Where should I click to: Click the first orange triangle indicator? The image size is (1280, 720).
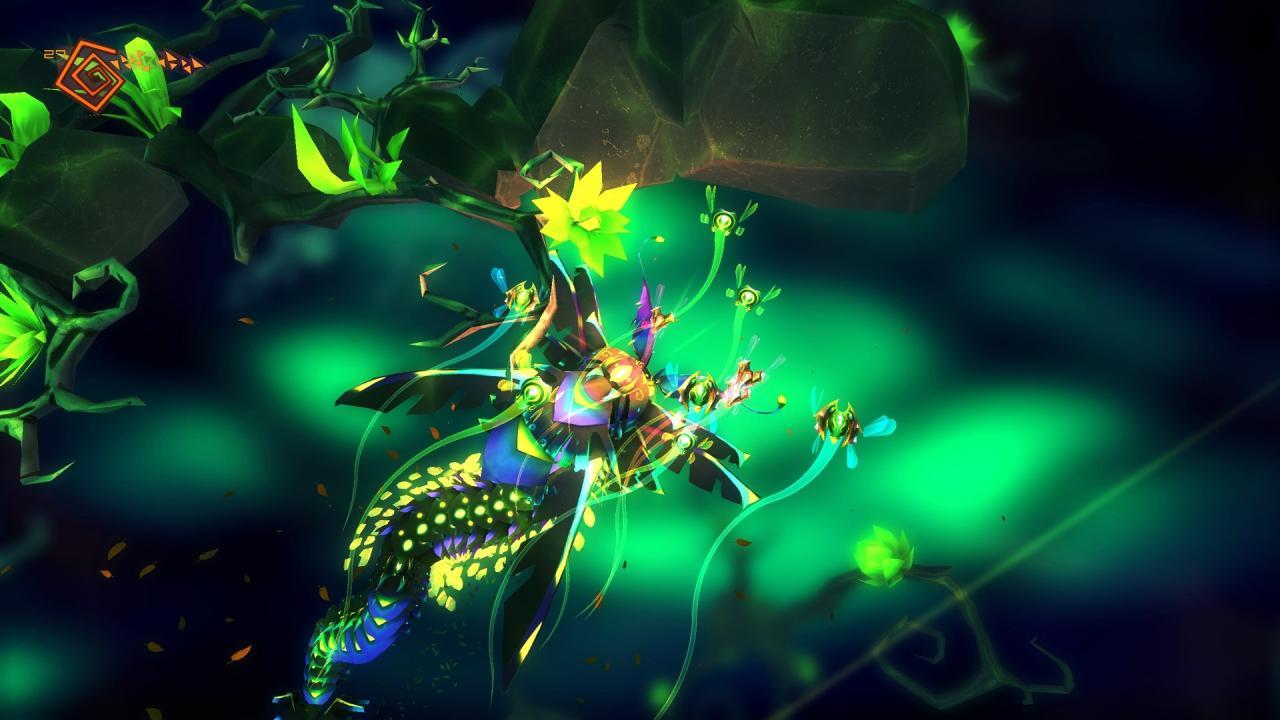(118, 62)
